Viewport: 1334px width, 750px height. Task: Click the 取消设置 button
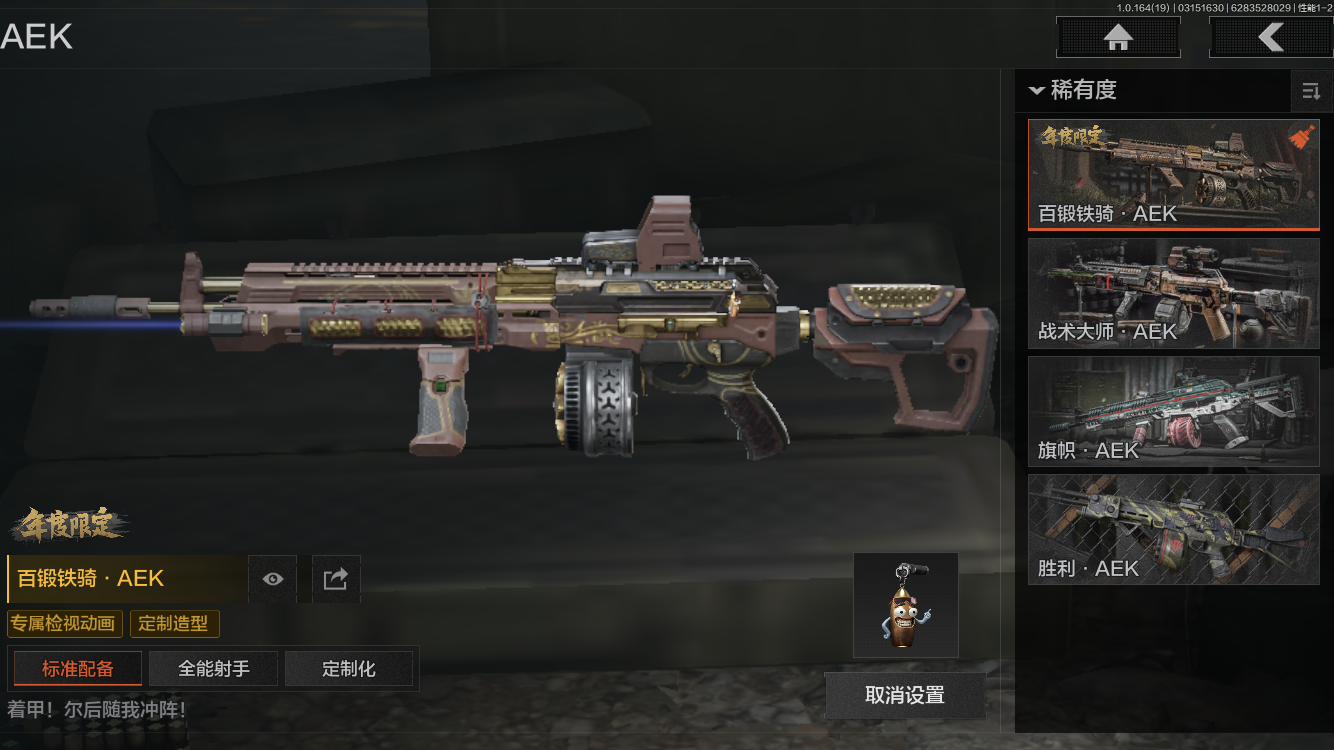tap(904, 696)
